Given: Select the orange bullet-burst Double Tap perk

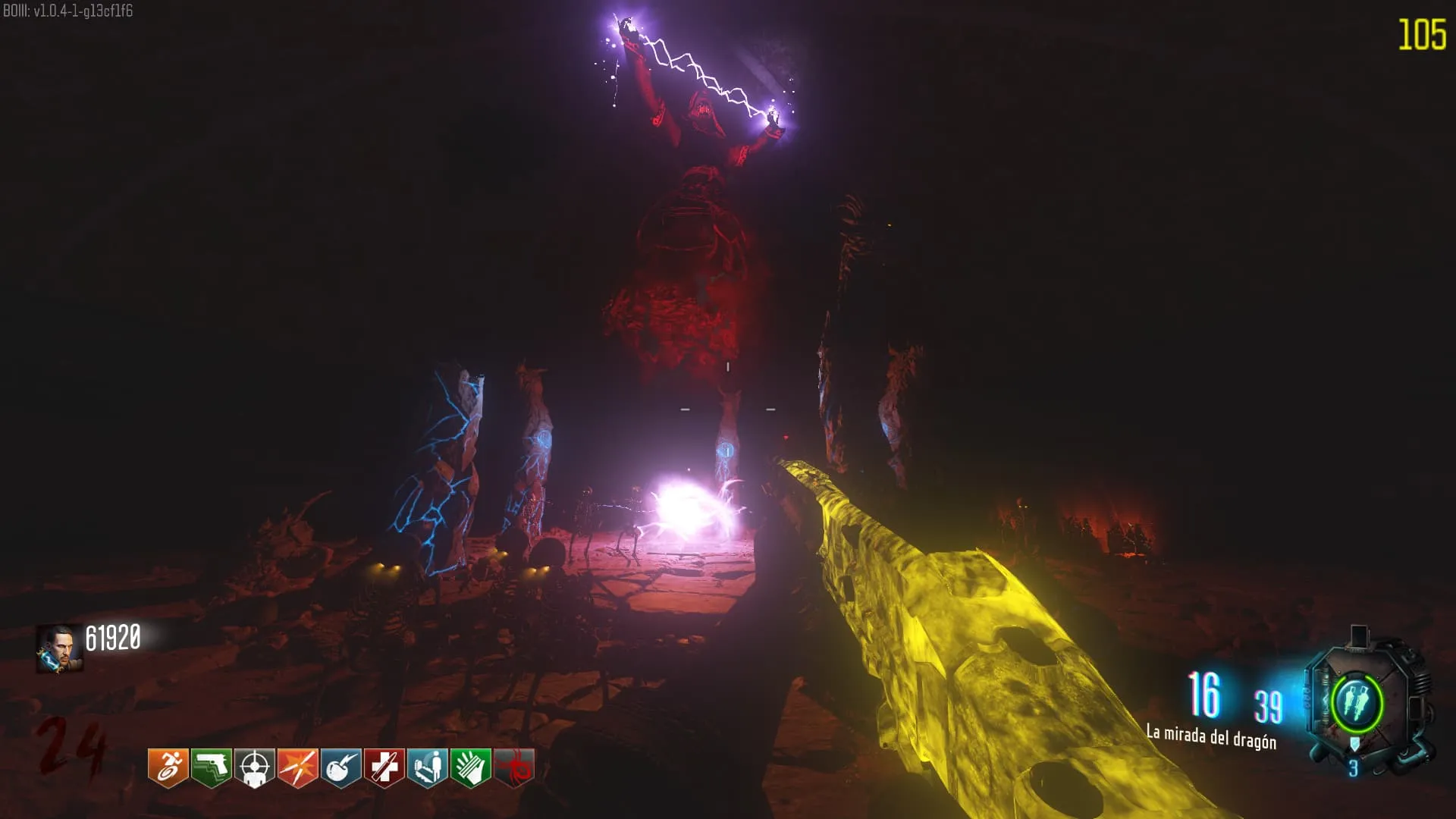Looking at the screenshot, I should (297, 767).
